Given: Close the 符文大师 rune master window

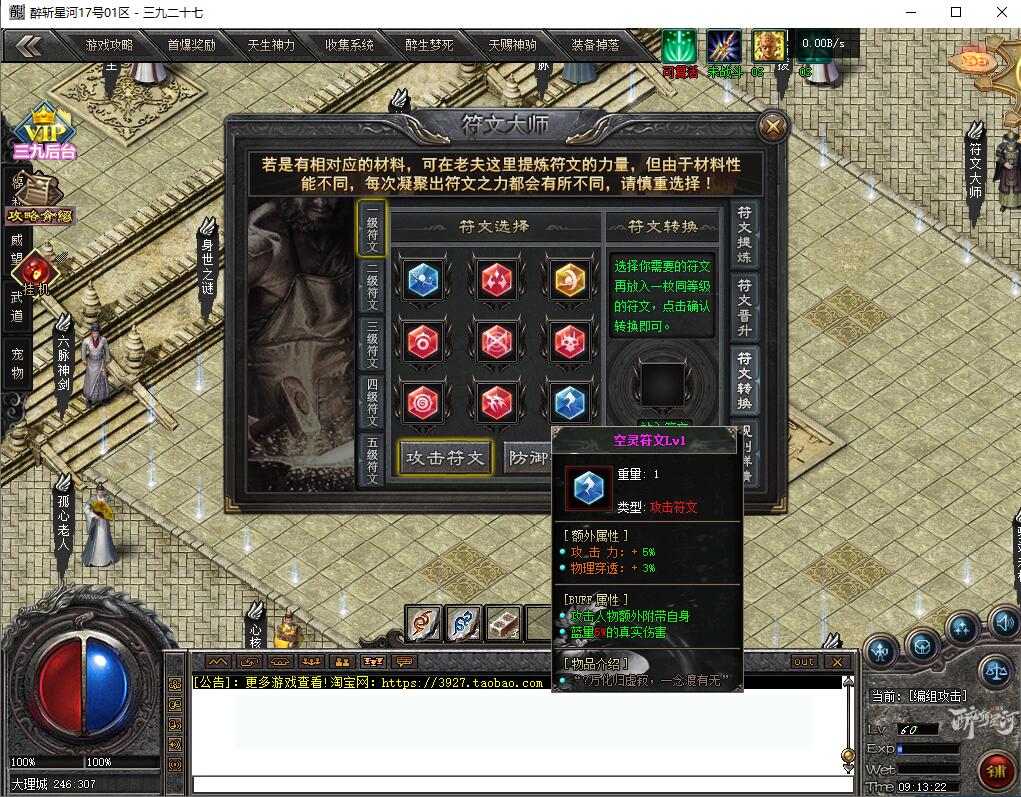Looking at the screenshot, I should click(772, 127).
